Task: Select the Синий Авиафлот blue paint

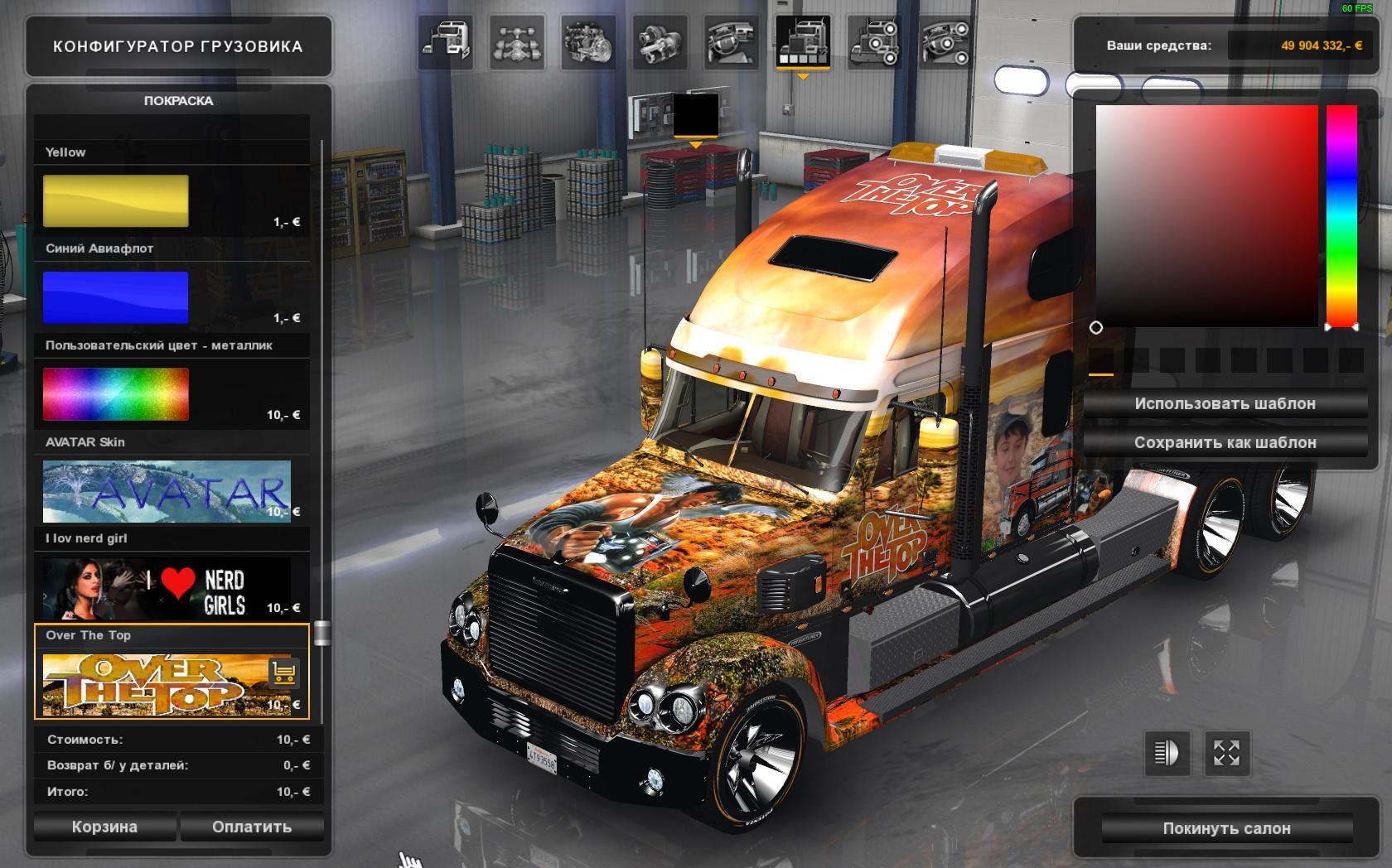Action: 116,297
